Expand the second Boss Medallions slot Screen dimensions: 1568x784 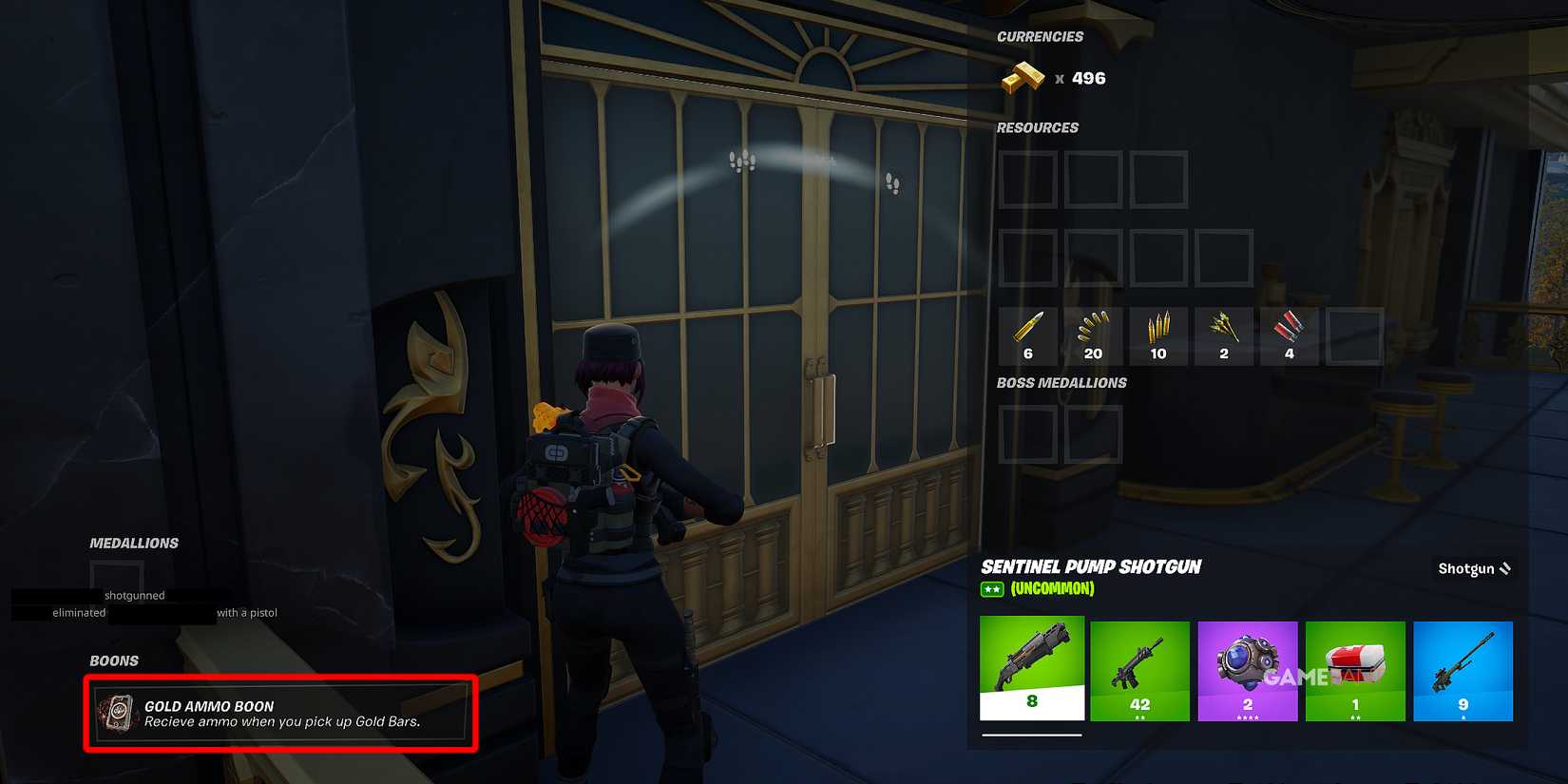click(1093, 432)
